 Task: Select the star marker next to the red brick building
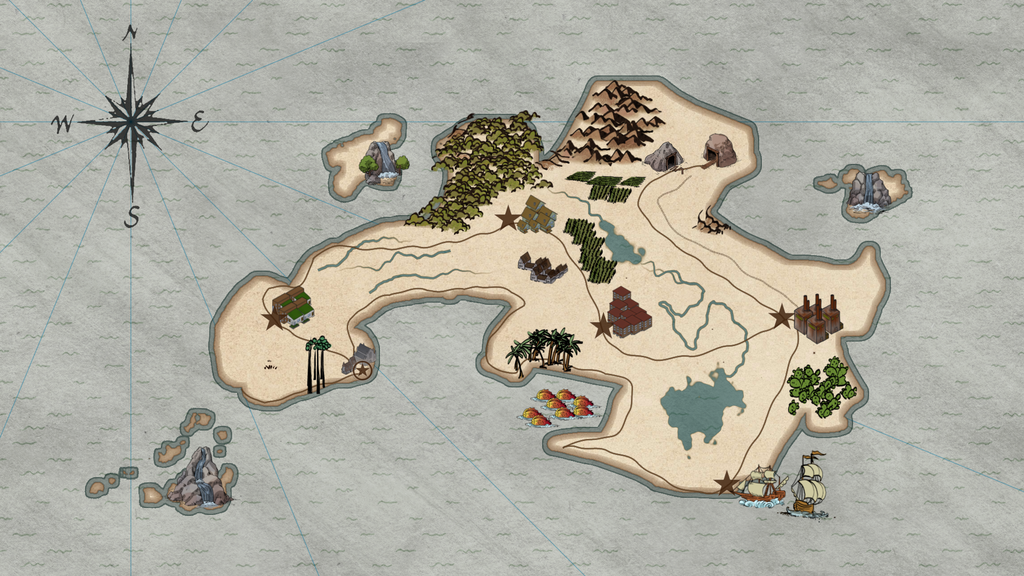point(602,326)
